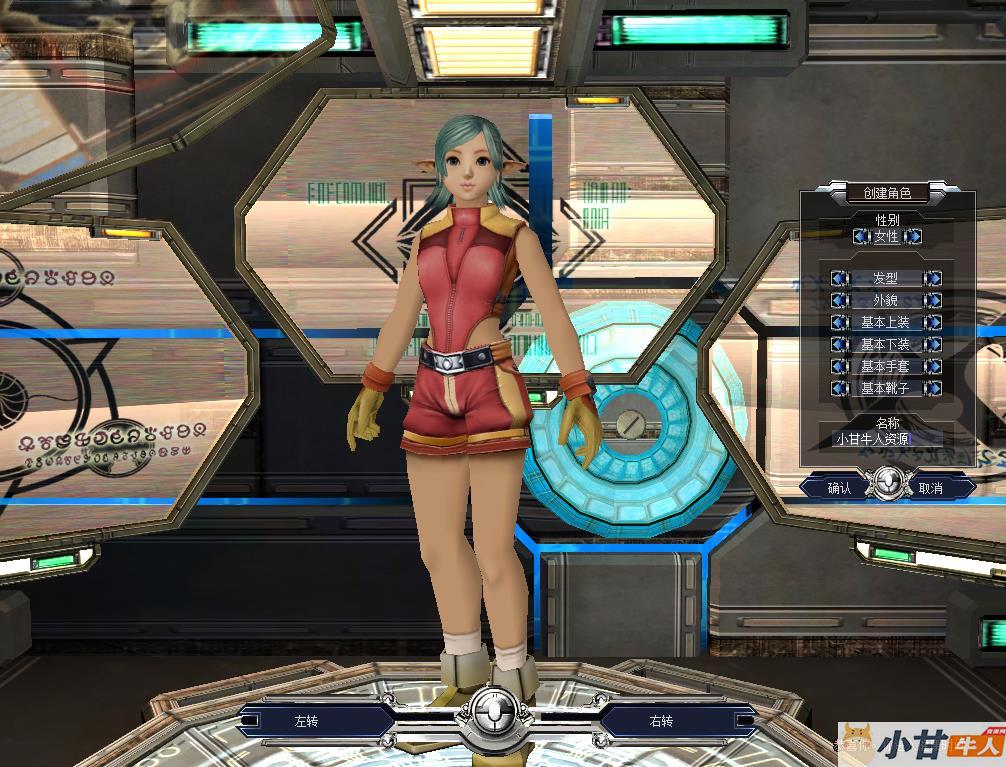Image resolution: width=1006 pixels, height=767 pixels.
Task: Change to previous top with 基本上装 left arrow
Action: 840,323
